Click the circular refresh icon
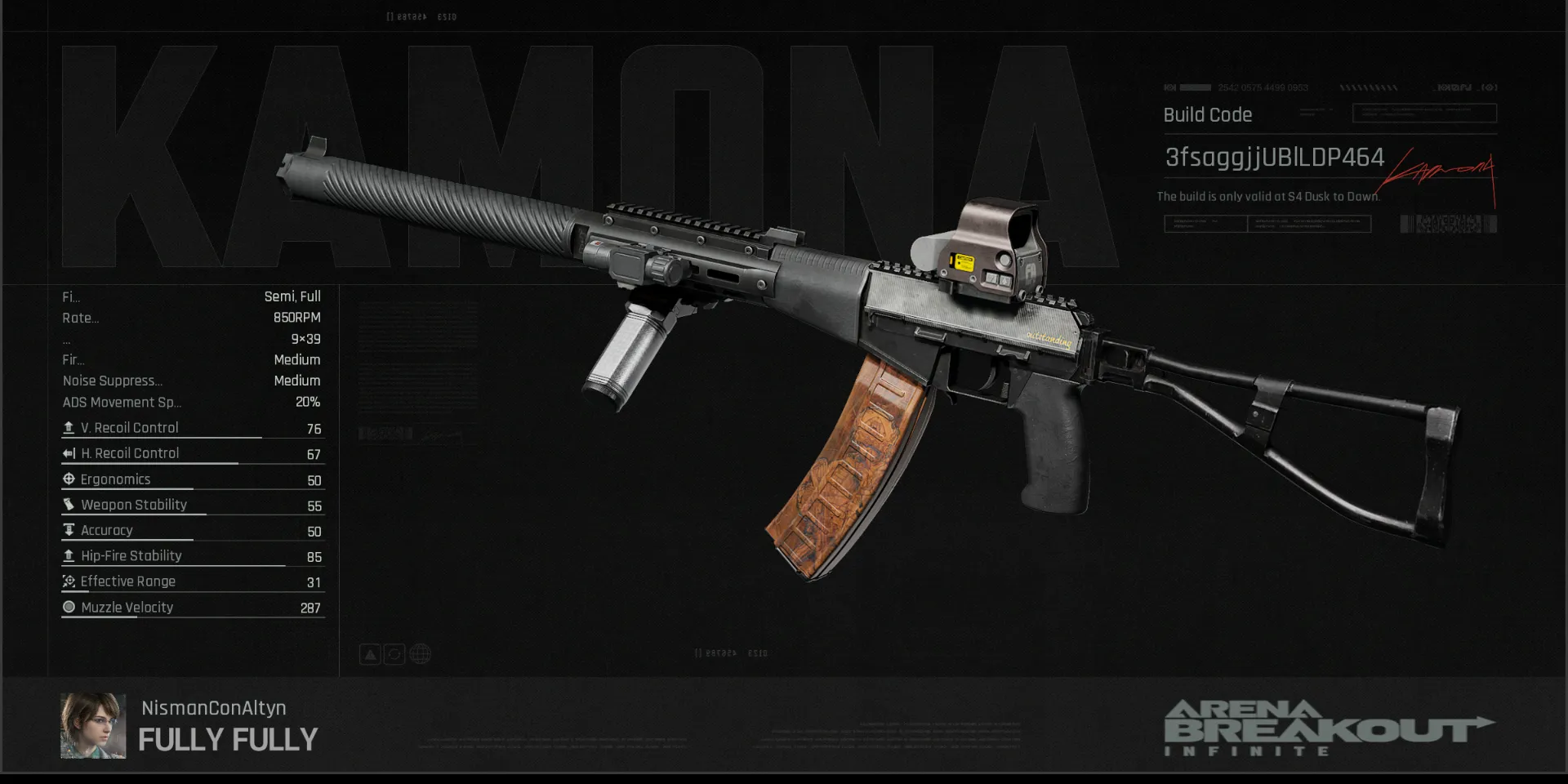This screenshot has width=1568, height=784. point(394,653)
